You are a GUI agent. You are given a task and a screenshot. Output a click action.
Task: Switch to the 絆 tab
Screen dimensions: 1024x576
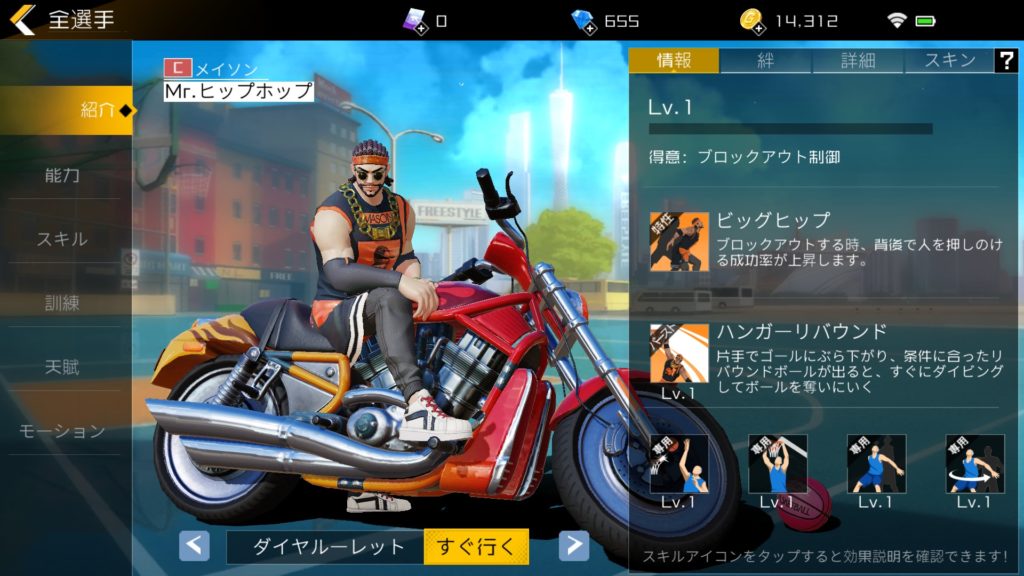coord(765,60)
